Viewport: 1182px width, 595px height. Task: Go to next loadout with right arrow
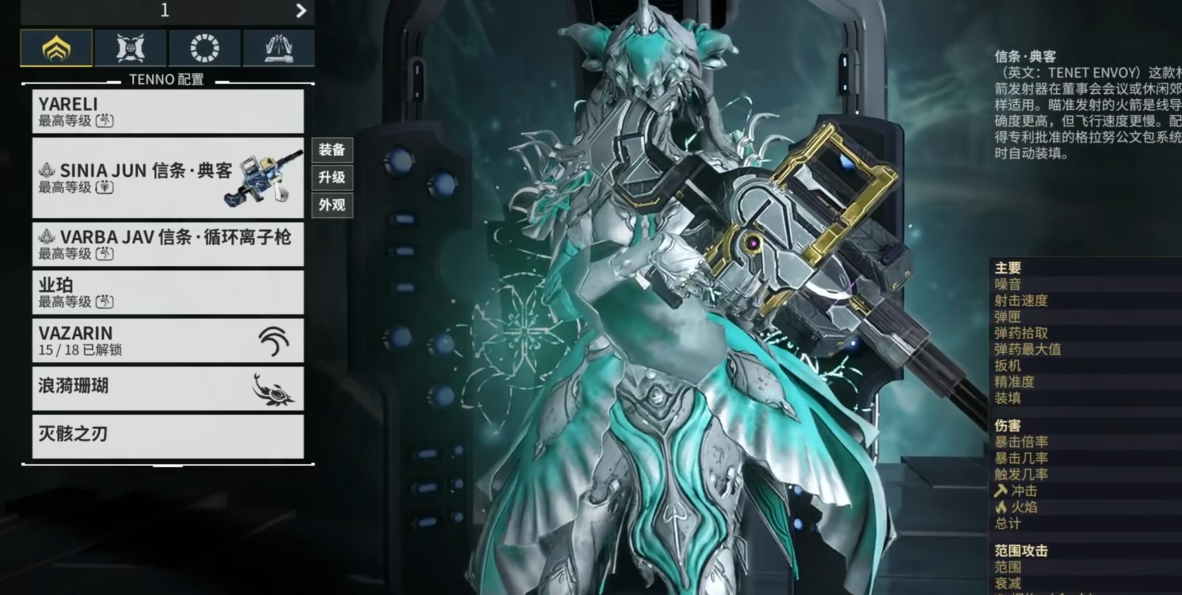301,11
